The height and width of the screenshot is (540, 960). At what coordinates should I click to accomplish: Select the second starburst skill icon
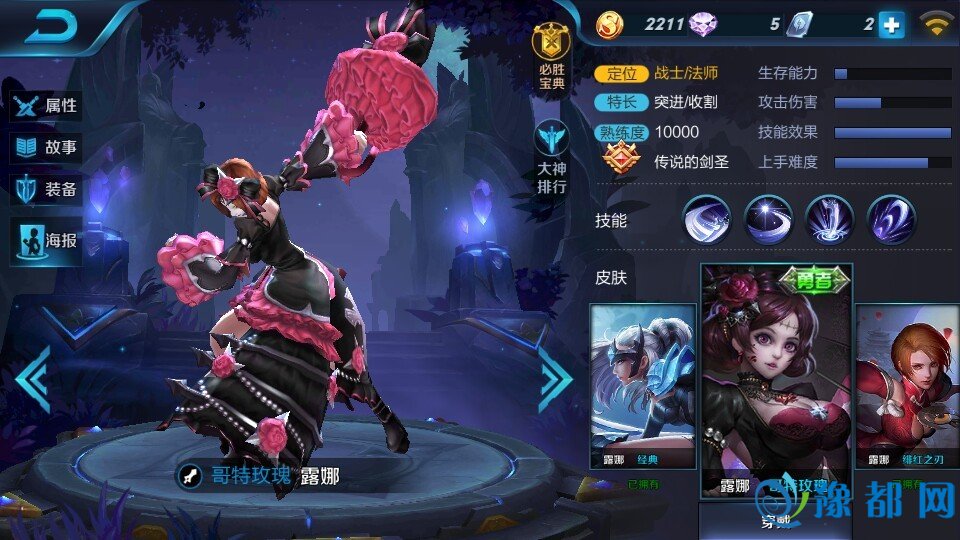point(769,220)
